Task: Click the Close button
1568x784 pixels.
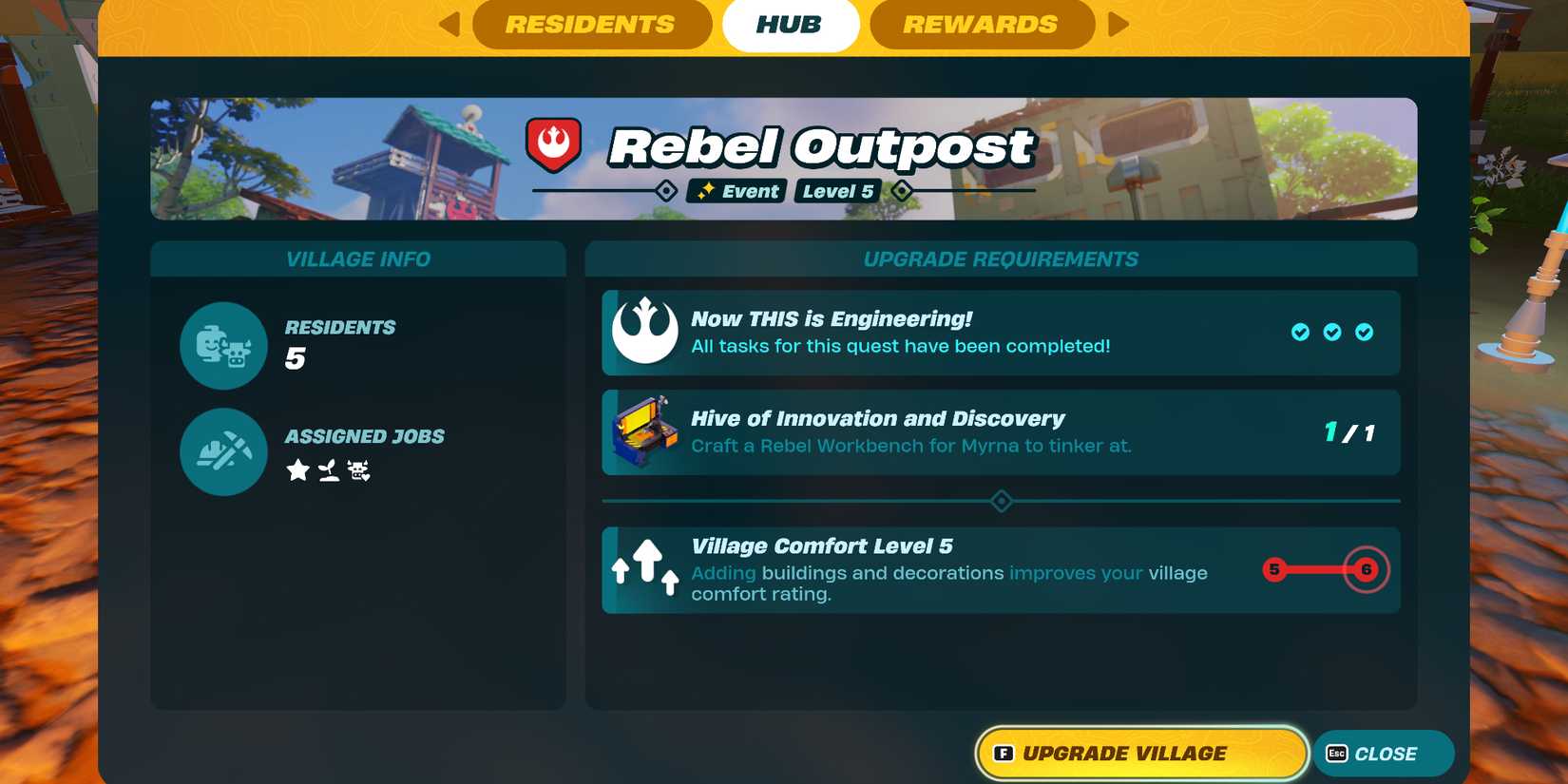Action: coord(1384,753)
